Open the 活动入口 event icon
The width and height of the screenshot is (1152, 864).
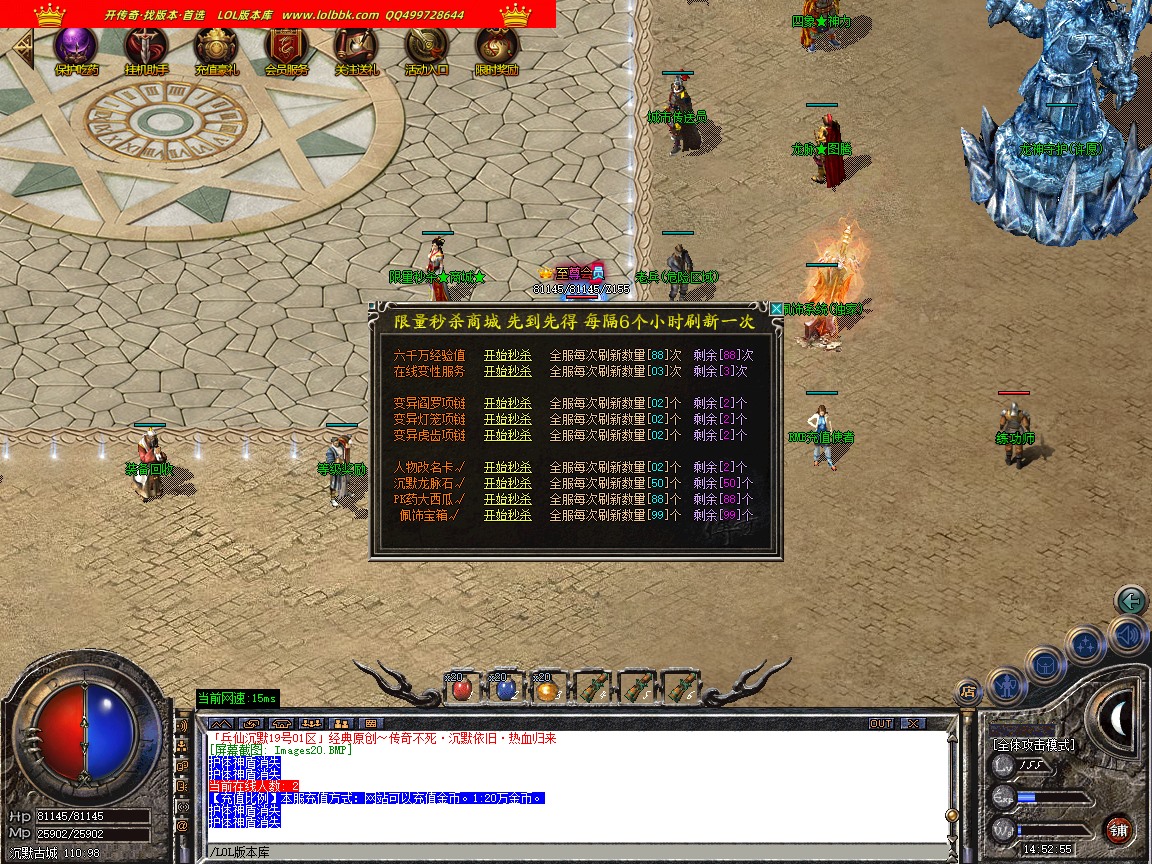(x=426, y=47)
